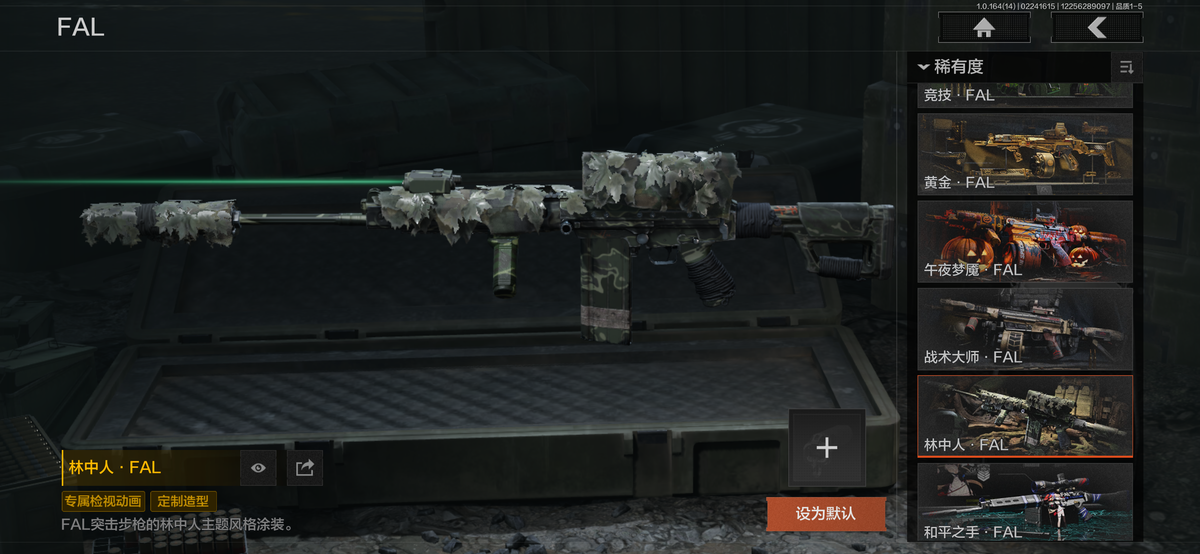
Task: Select the 黄金 · FAL skin
Action: click(1024, 153)
